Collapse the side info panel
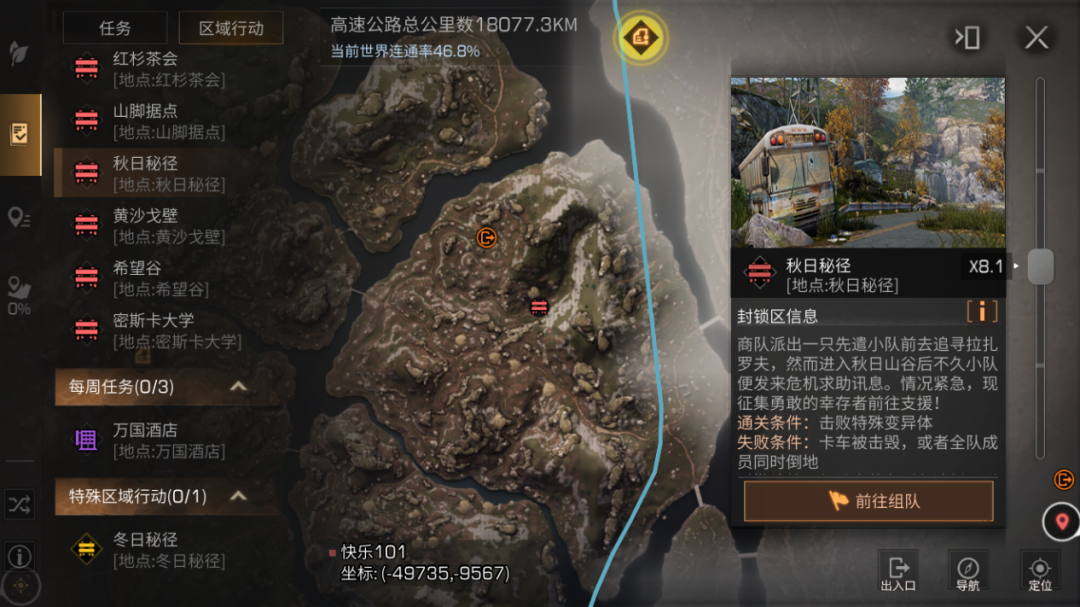This screenshot has height=607, width=1080. pos(967,38)
